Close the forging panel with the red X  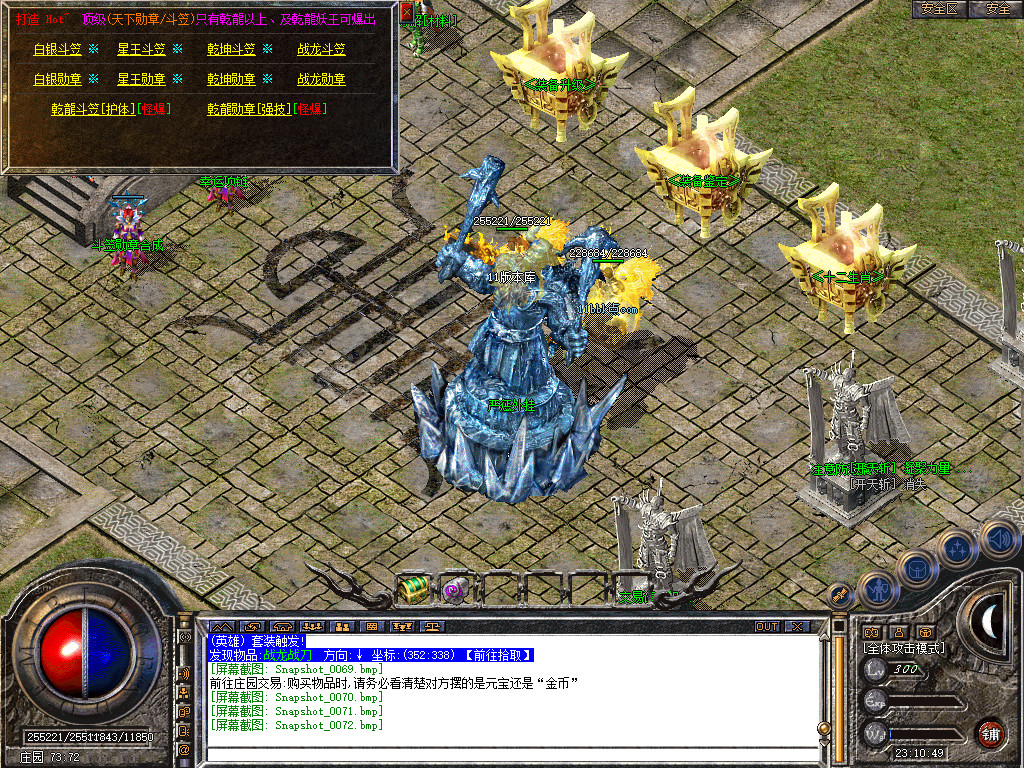[x=407, y=12]
